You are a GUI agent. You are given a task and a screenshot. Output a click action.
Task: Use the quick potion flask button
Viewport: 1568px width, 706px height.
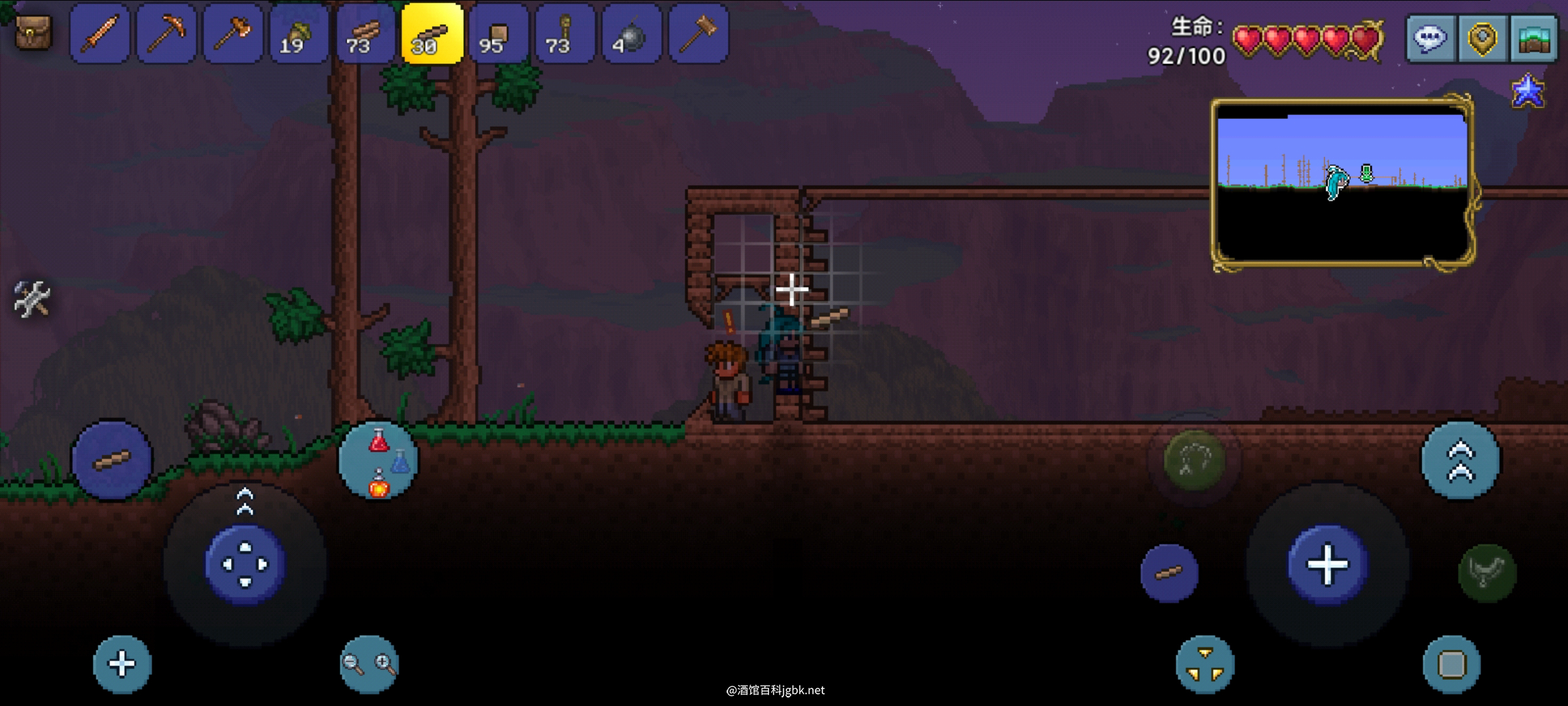379,460
